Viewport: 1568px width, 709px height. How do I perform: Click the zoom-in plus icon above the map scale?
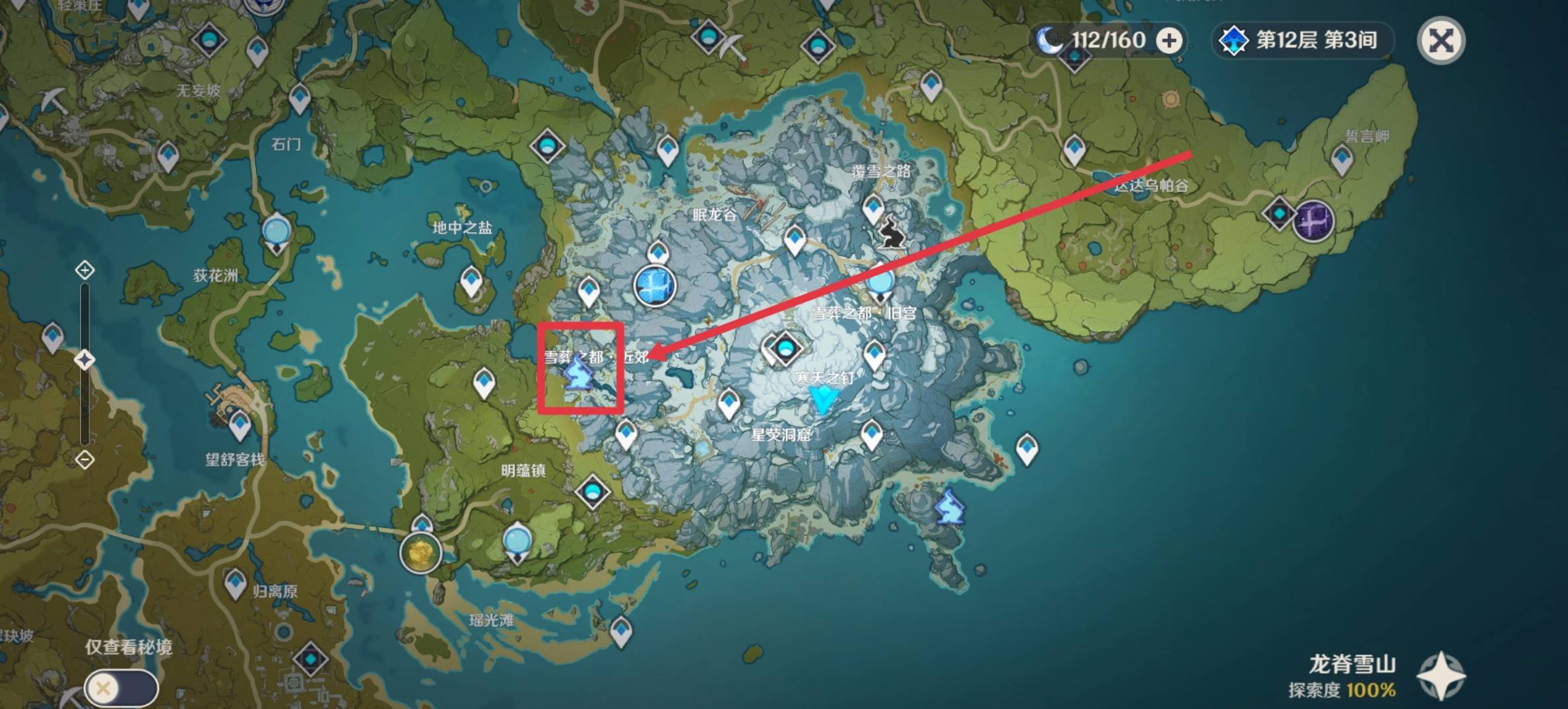point(84,271)
